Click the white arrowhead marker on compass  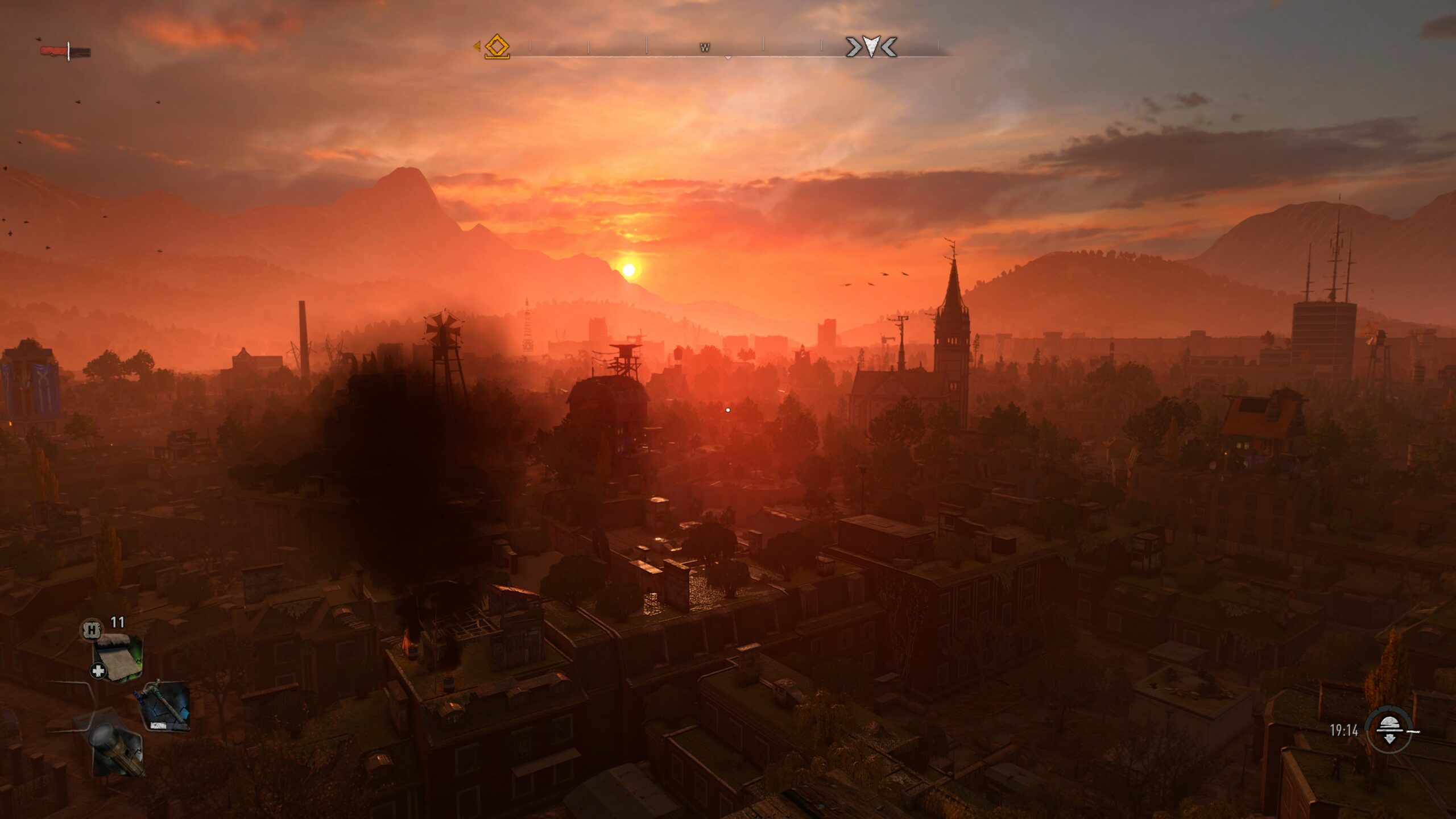pyautogui.click(x=871, y=47)
